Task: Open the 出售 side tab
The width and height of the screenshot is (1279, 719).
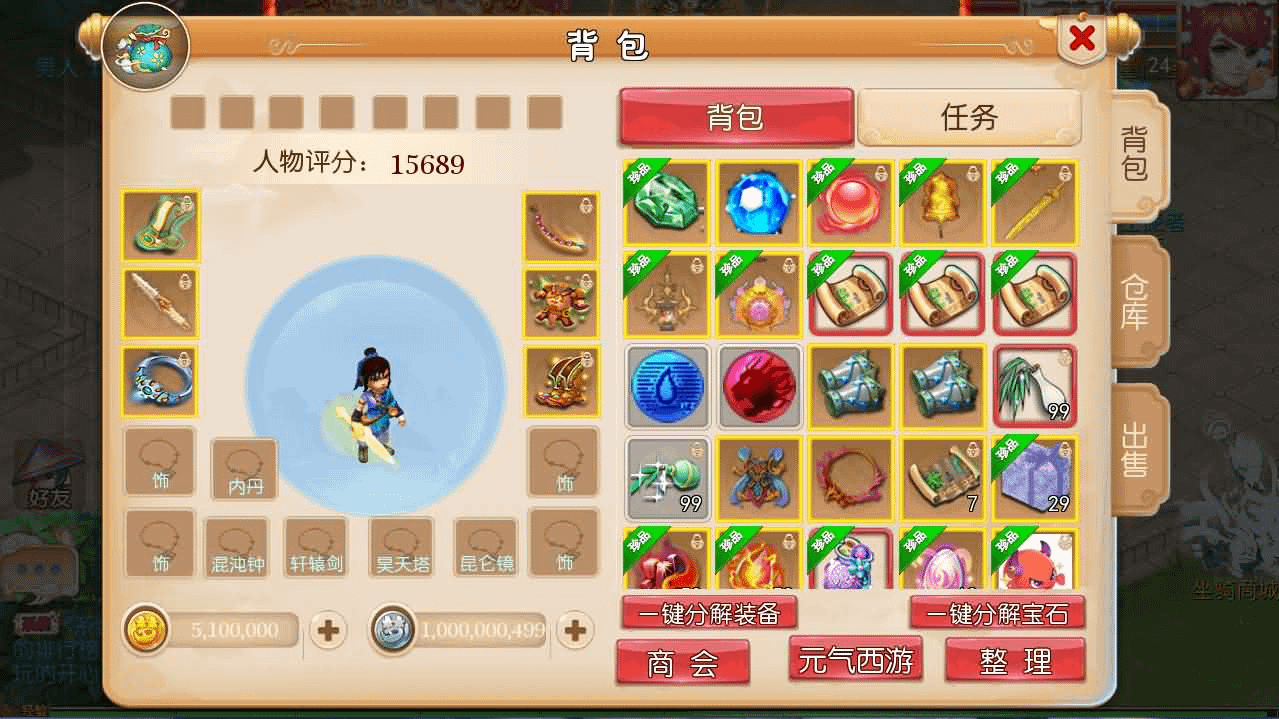Action: click(1135, 450)
